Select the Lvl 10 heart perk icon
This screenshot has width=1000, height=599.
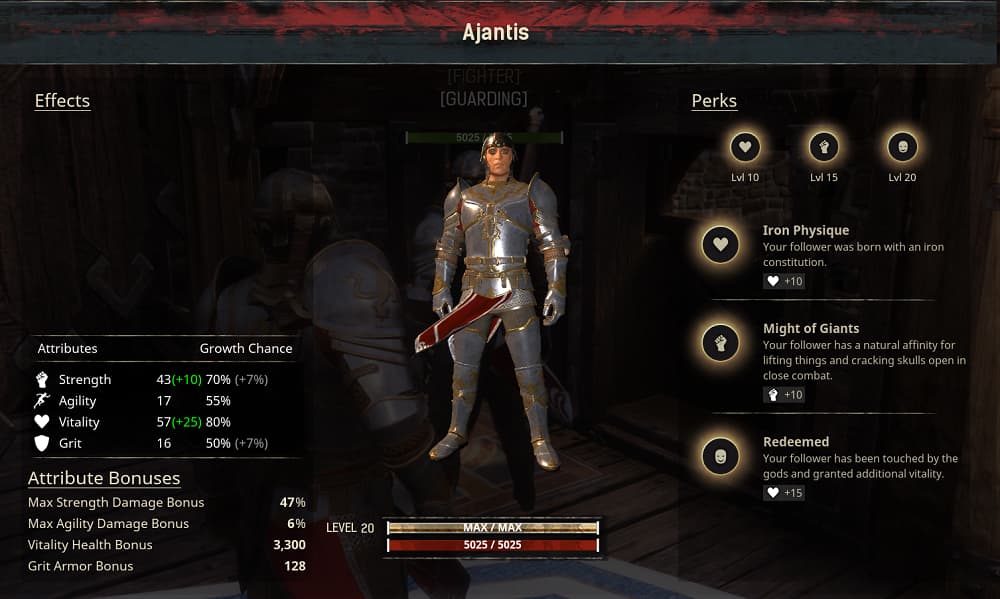(745, 148)
